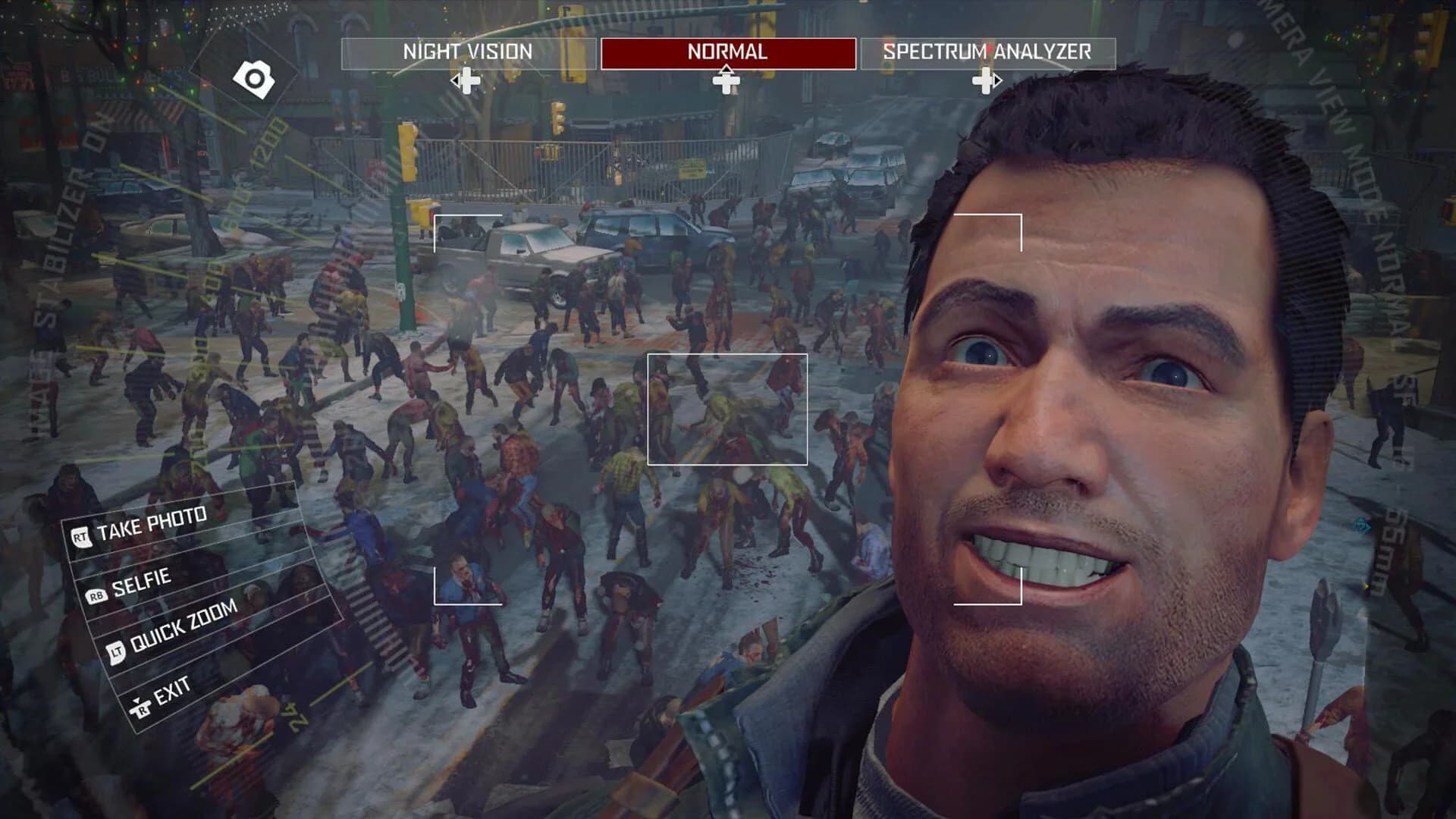1456x819 pixels.
Task: Enable NIGHT VISION camera mode
Action: [468, 52]
